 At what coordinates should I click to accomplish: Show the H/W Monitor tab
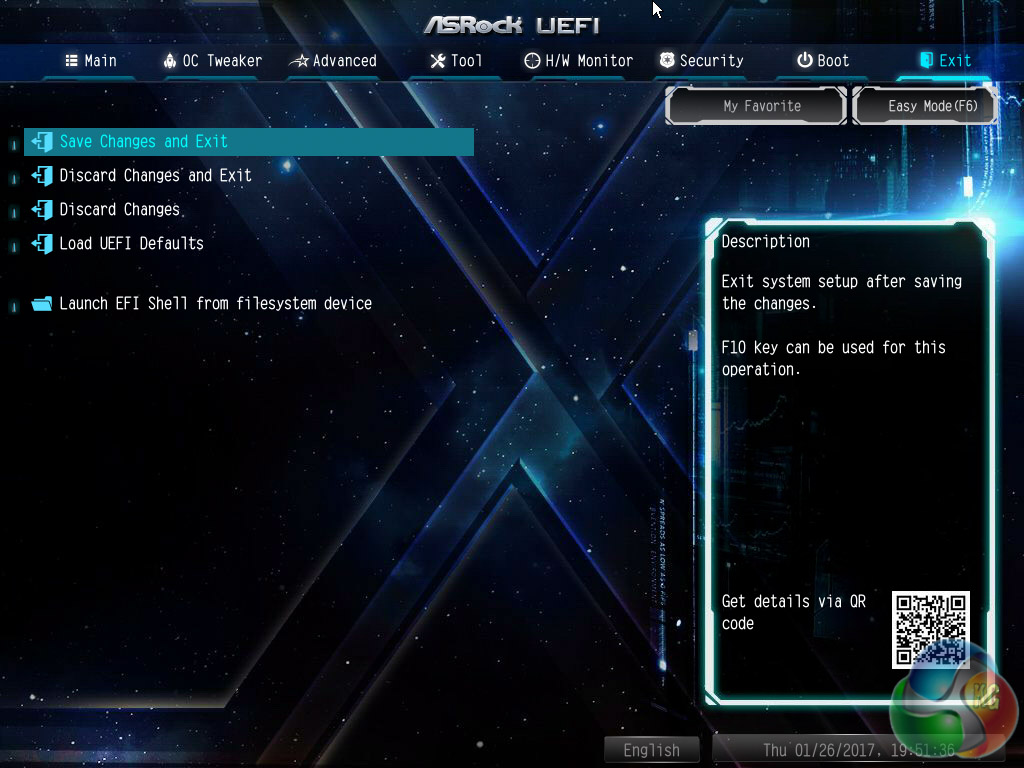coord(578,60)
